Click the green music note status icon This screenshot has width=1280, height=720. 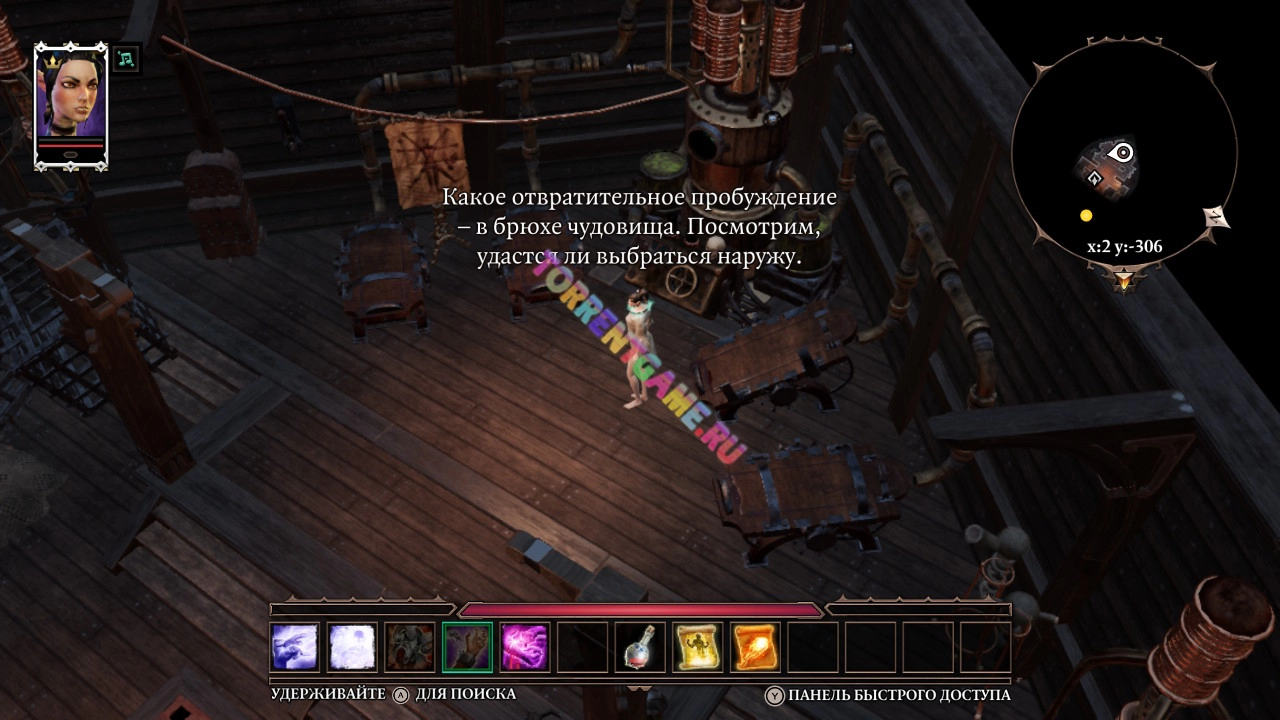[126, 59]
